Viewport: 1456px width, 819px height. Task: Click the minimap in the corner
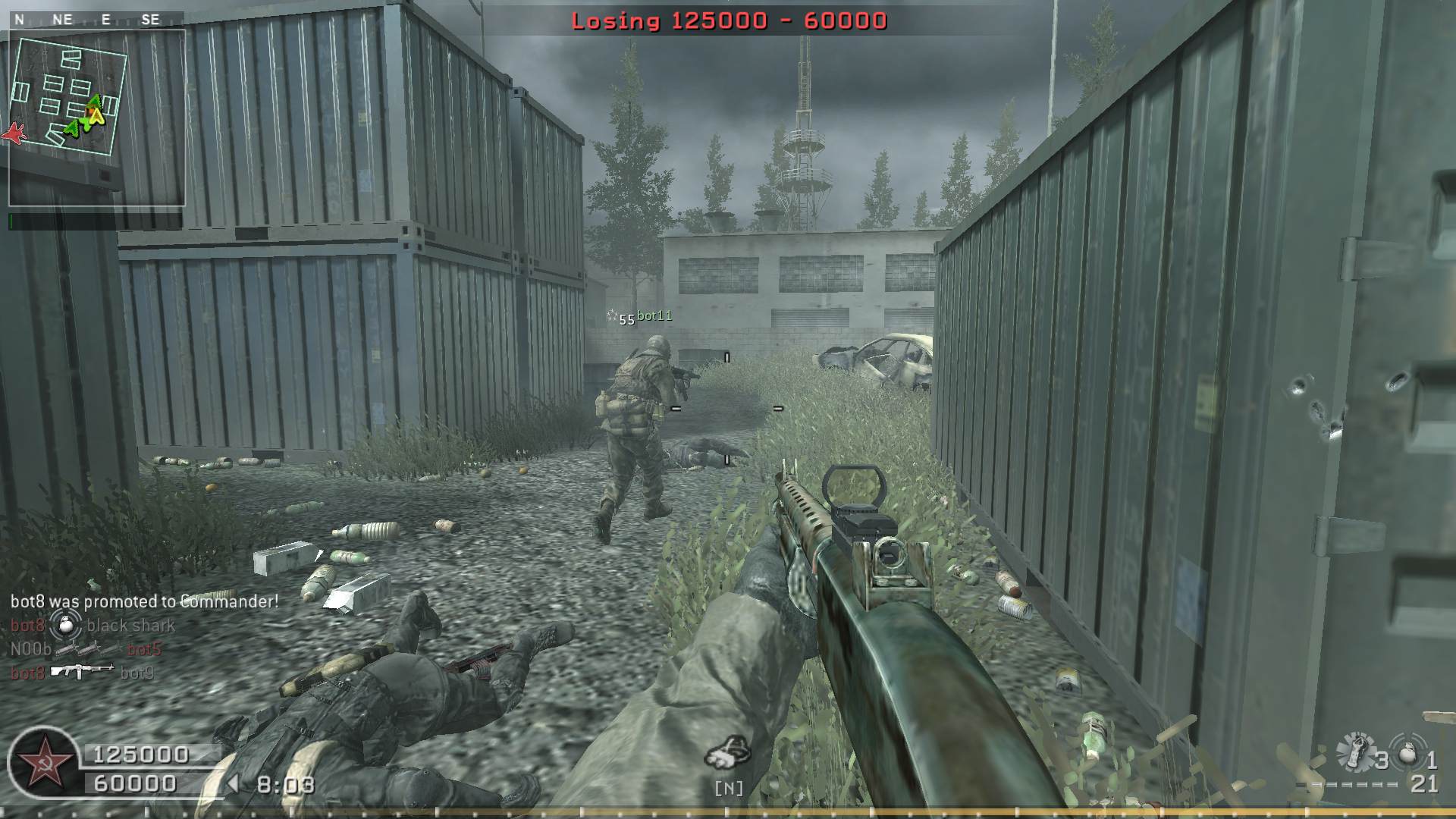click(96, 118)
